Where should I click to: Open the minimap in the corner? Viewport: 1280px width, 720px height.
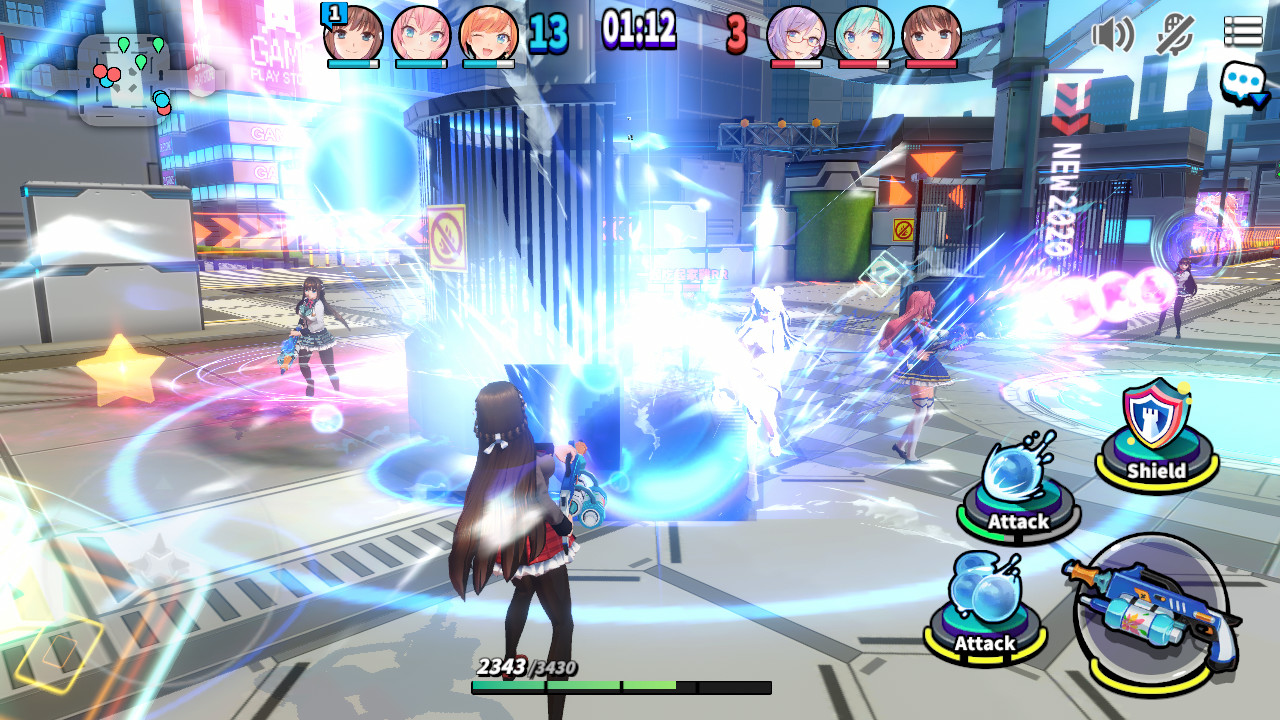125,78
